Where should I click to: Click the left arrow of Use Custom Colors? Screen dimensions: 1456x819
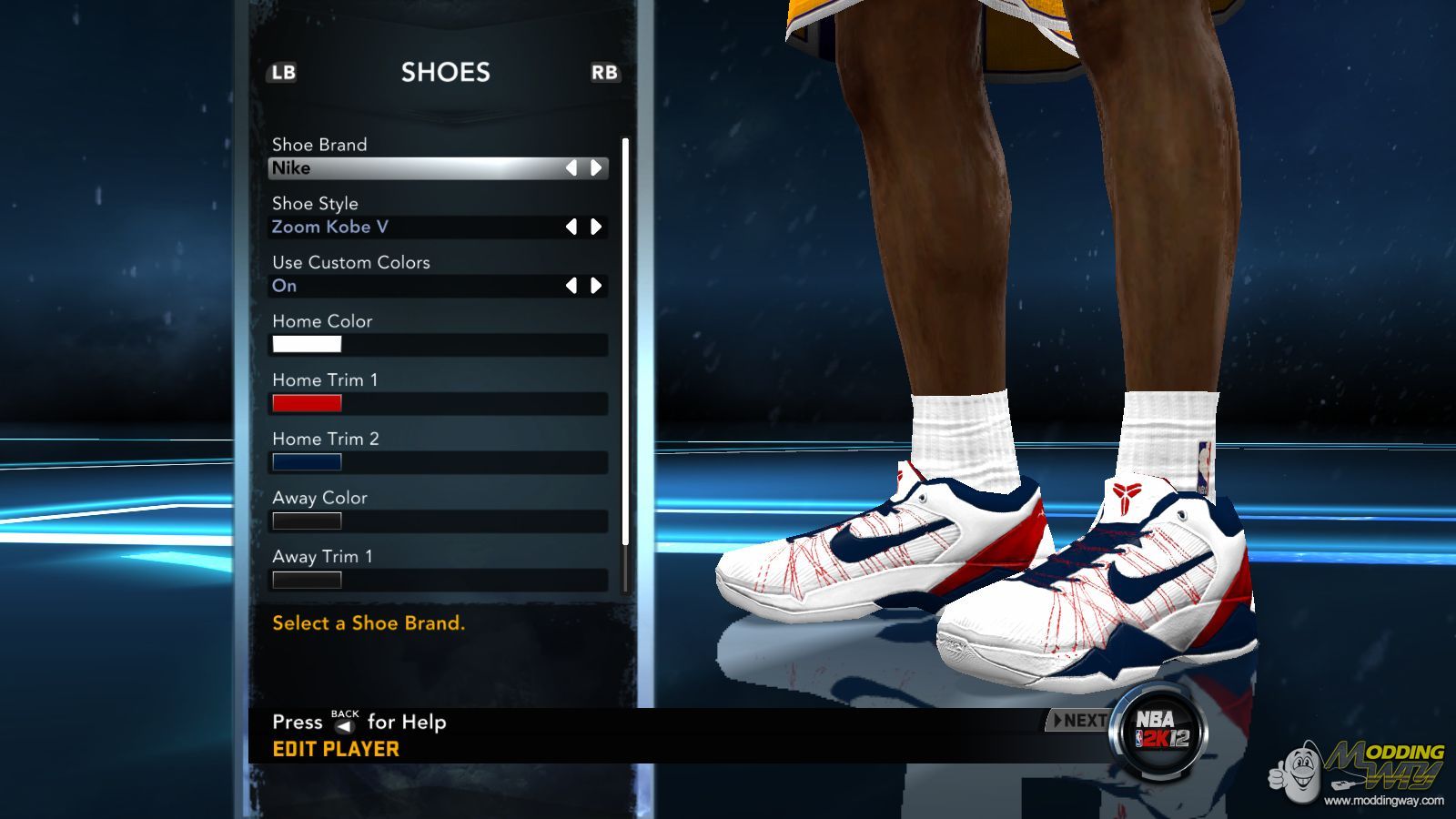[x=571, y=286]
